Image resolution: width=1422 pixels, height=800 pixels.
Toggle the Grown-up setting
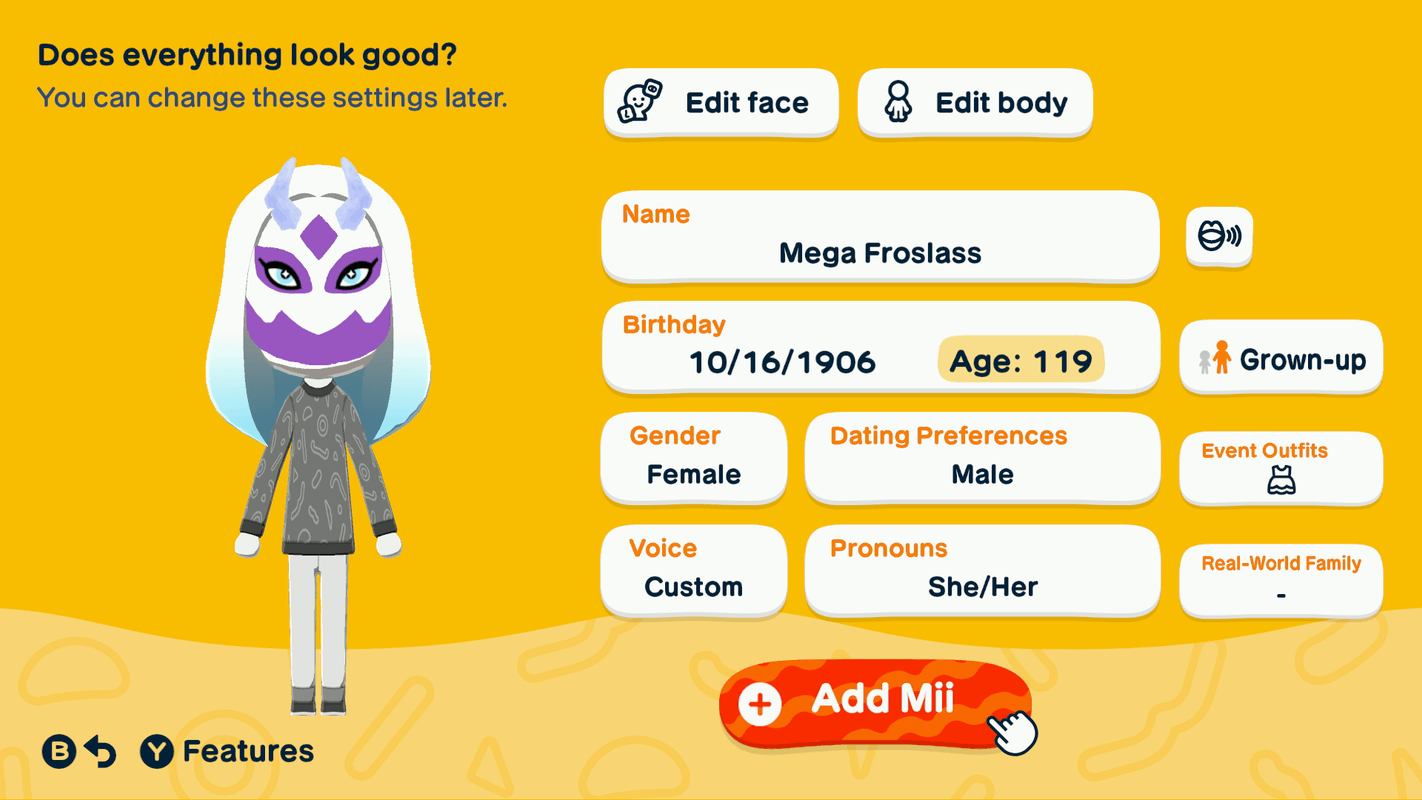1281,358
